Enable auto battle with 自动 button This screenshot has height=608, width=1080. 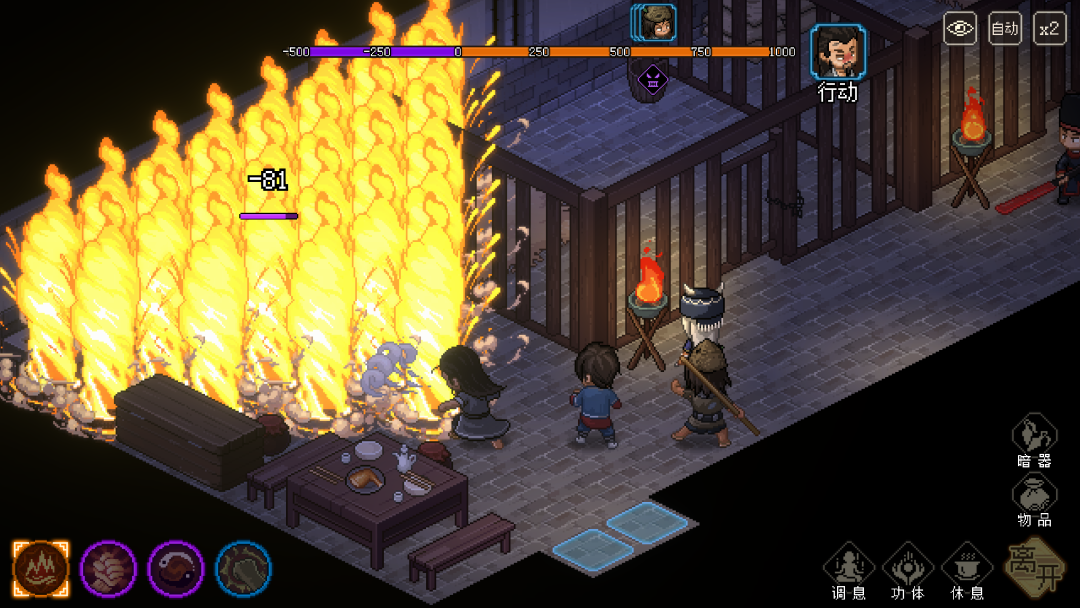(x=1004, y=28)
